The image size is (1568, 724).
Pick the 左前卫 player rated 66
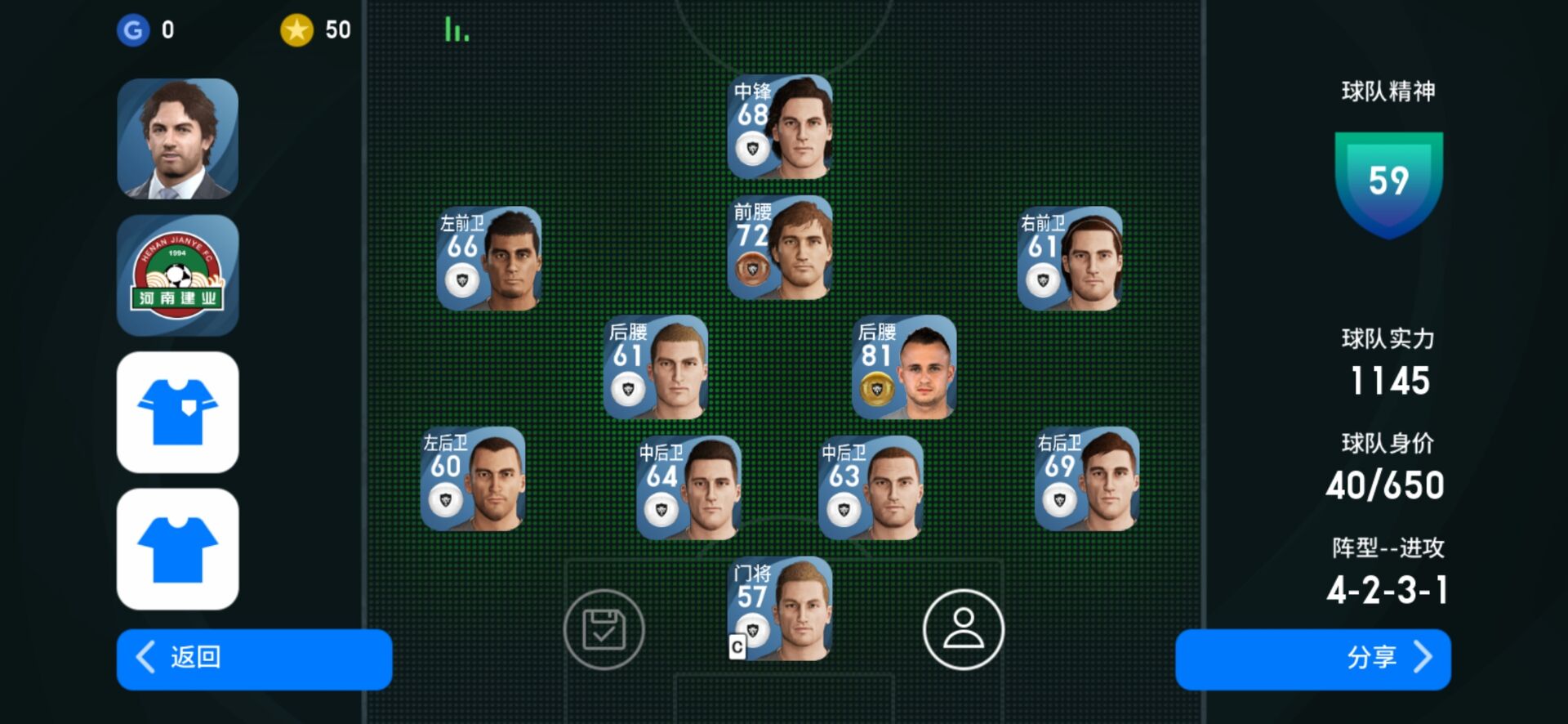click(489, 258)
